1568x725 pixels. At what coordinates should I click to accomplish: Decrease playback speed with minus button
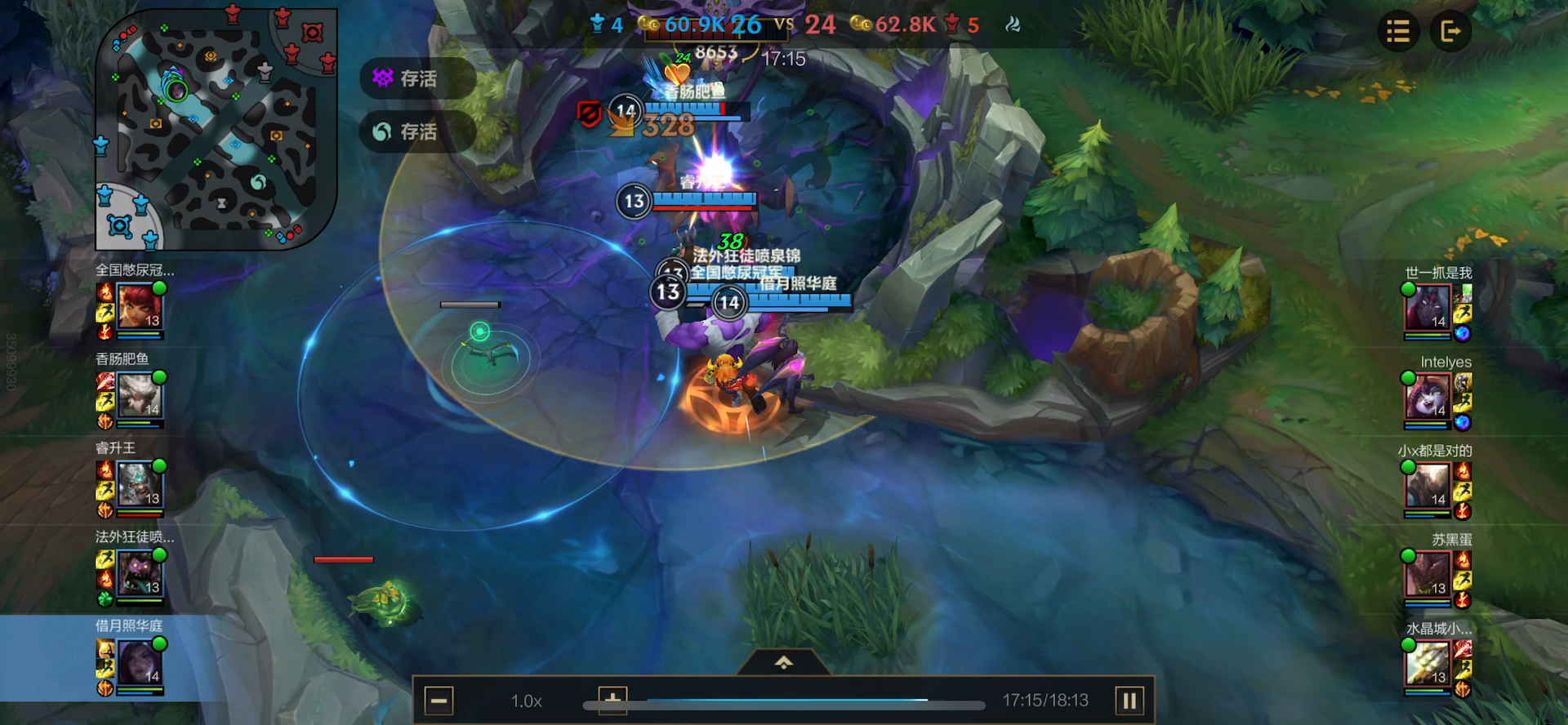439,701
